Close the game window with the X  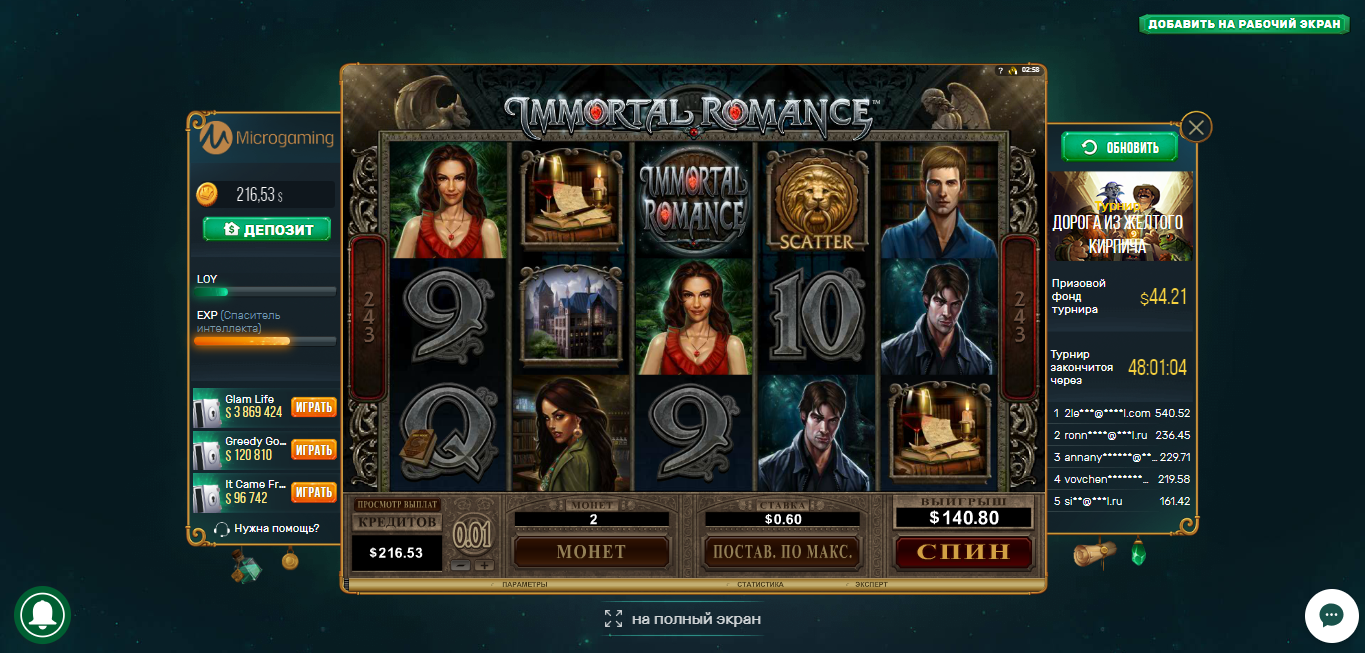click(1196, 127)
